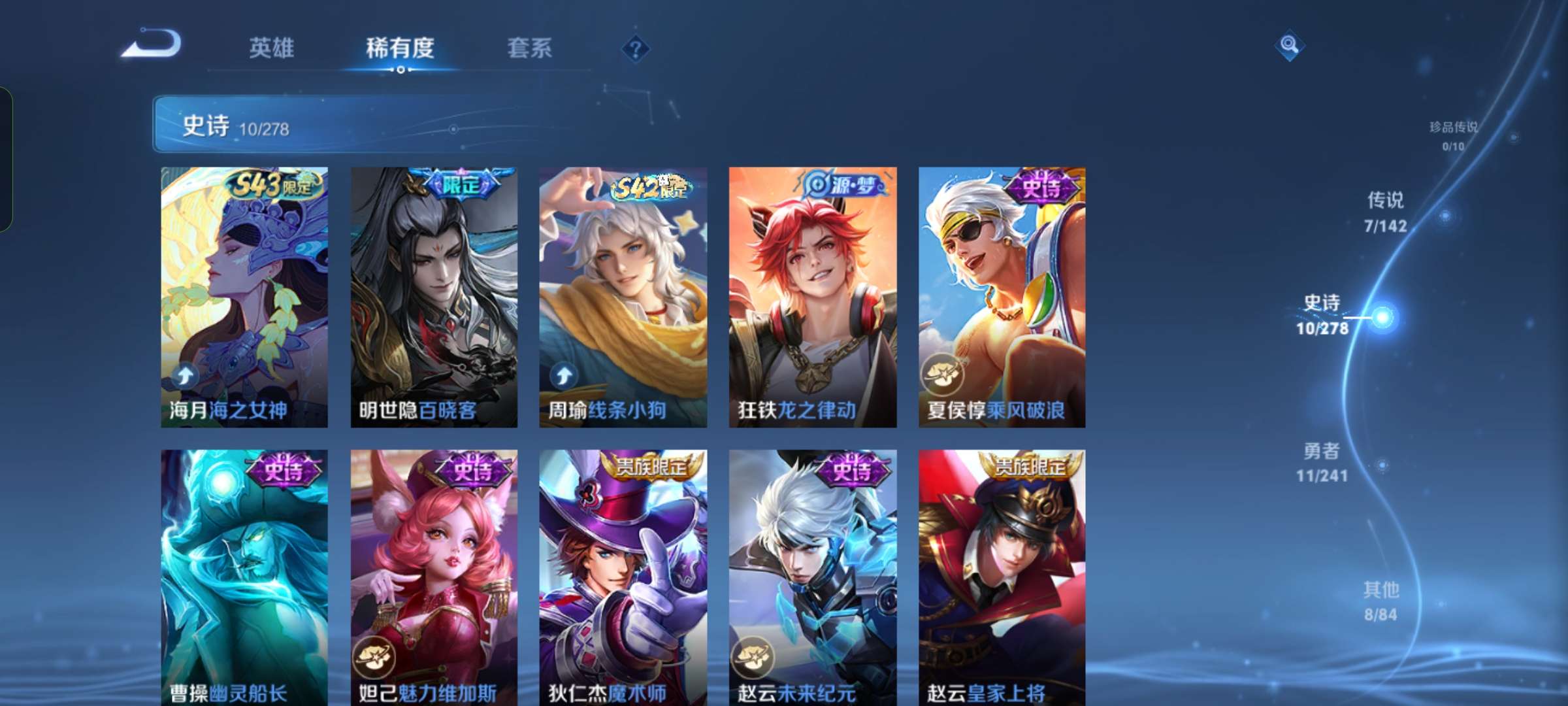Switch to the 套系 tab

pyautogui.click(x=529, y=47)
